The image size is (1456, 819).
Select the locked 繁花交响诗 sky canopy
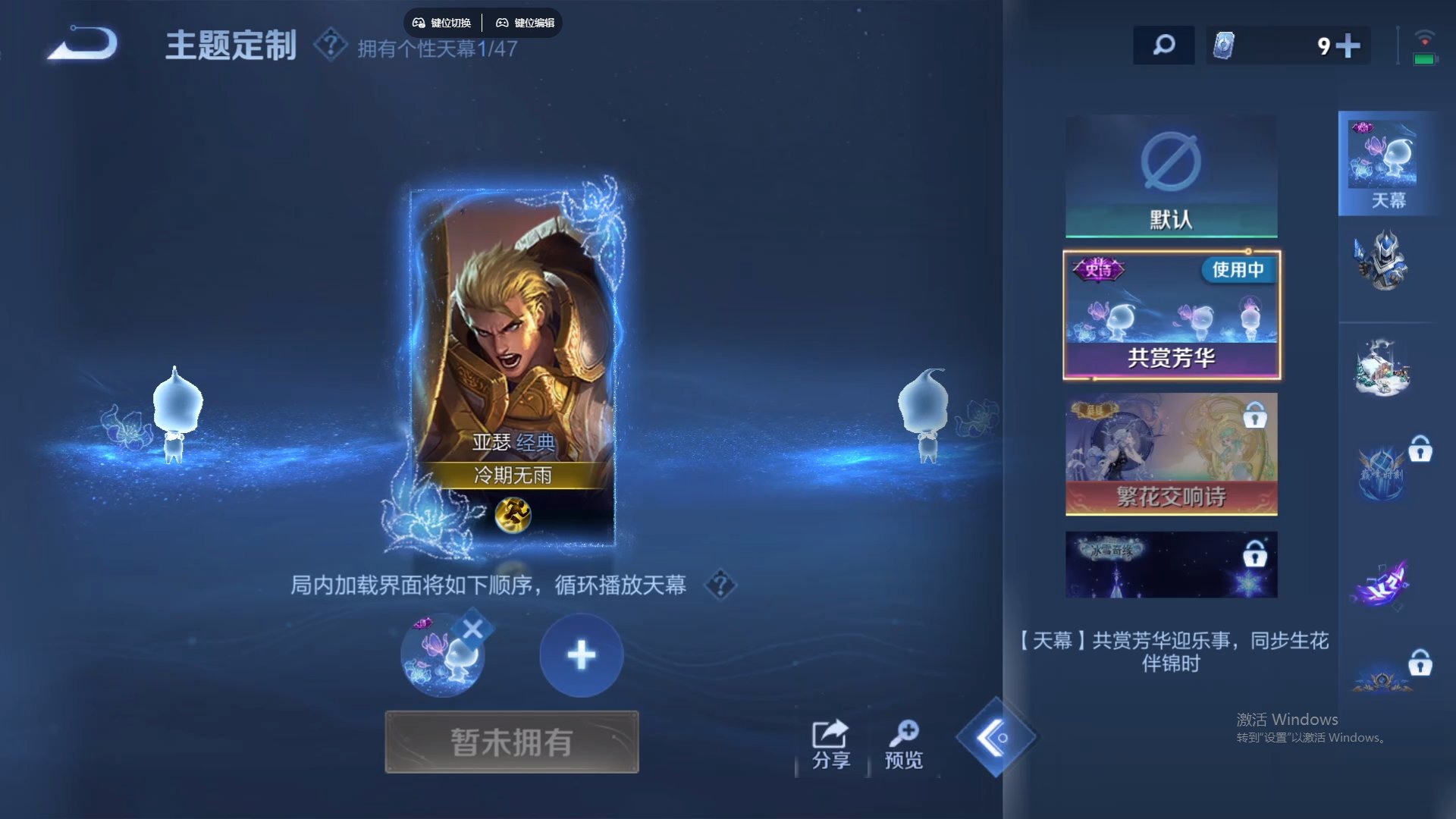(x=1171, y=455)
